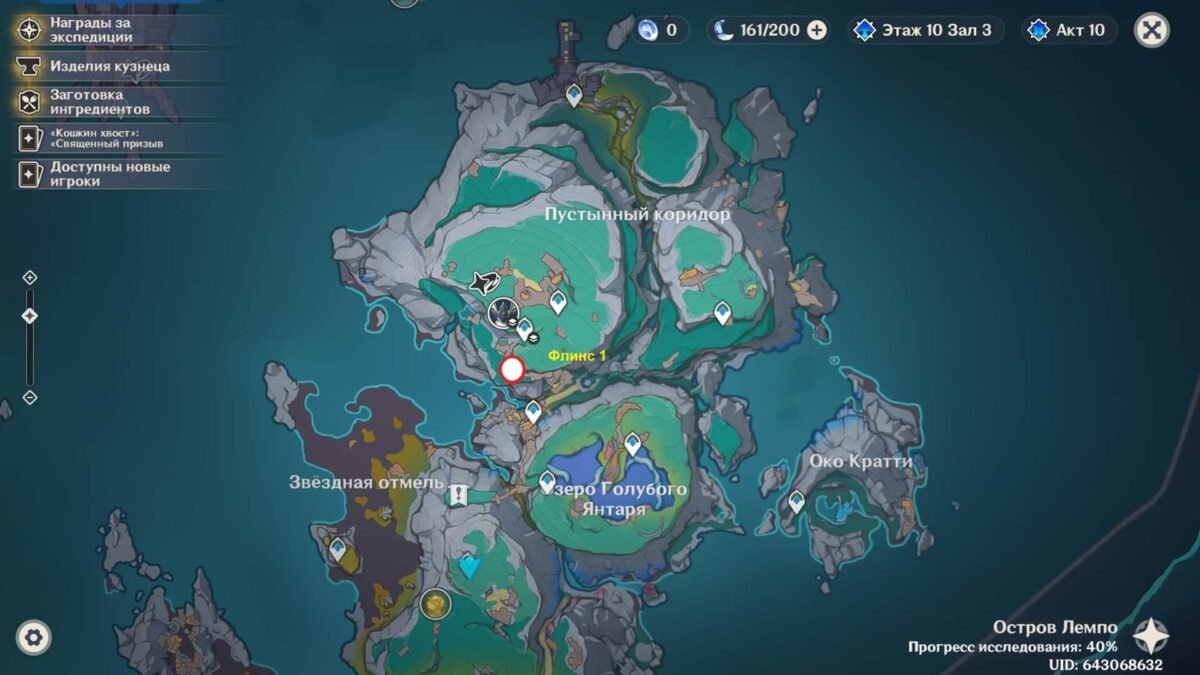Close the map with the X button
The height and width of the screenshot is (675, 1200).
[x=1151, y=30]
